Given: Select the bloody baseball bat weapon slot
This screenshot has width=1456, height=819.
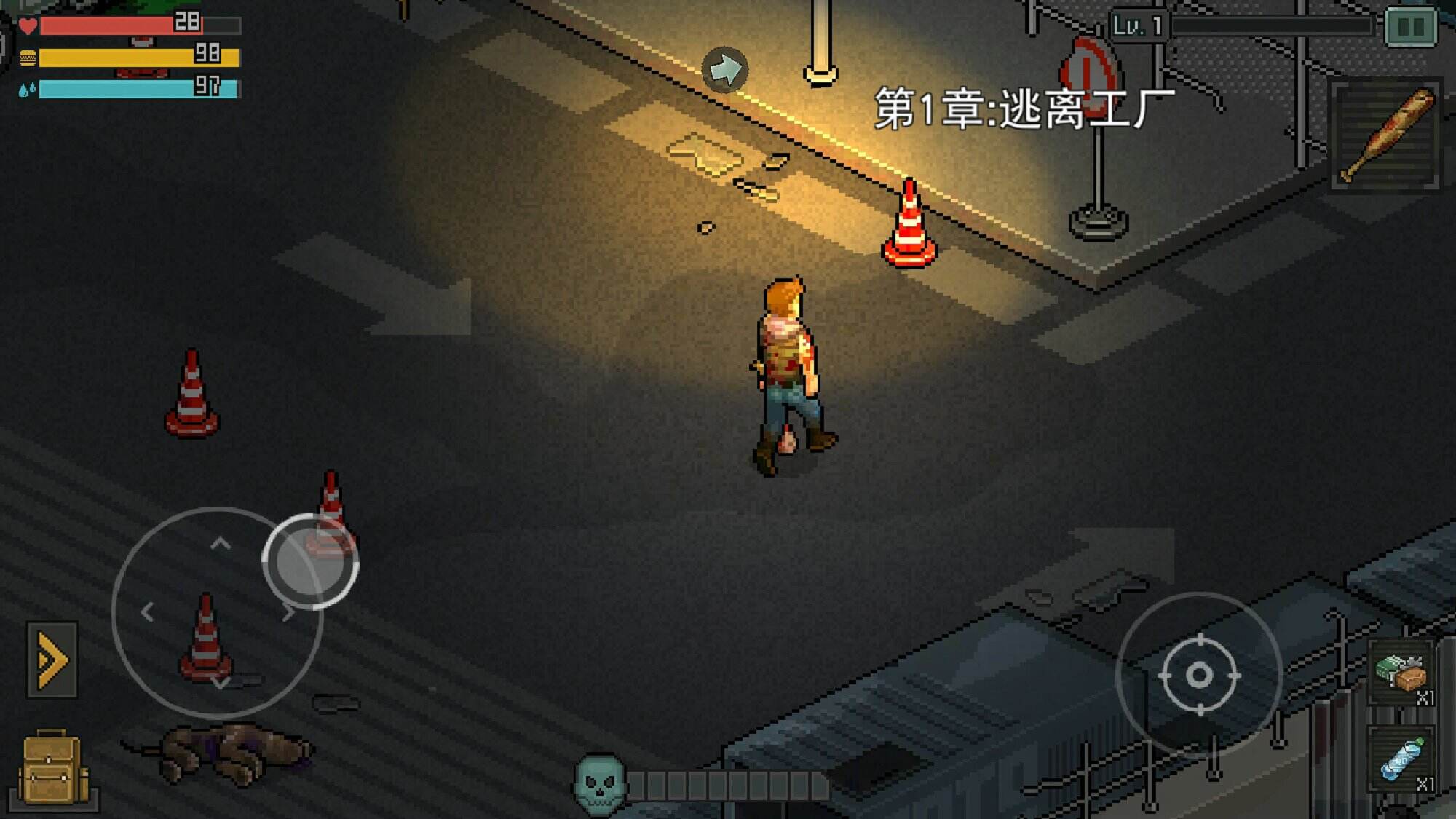Looking at the screenshot, I should coord(1385,135).
